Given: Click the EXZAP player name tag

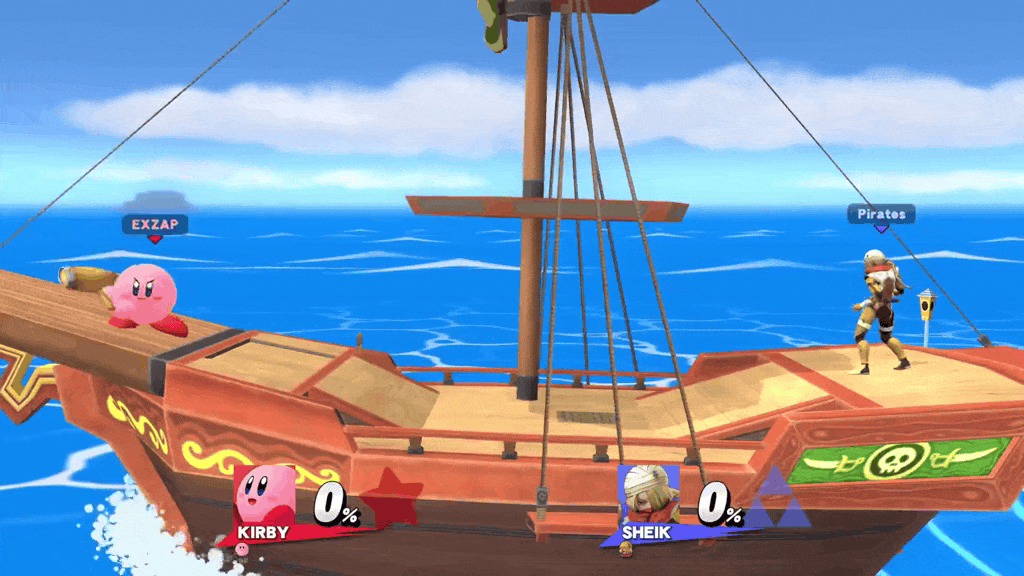Looking at the screenshot, I should (x=154, y=224).
